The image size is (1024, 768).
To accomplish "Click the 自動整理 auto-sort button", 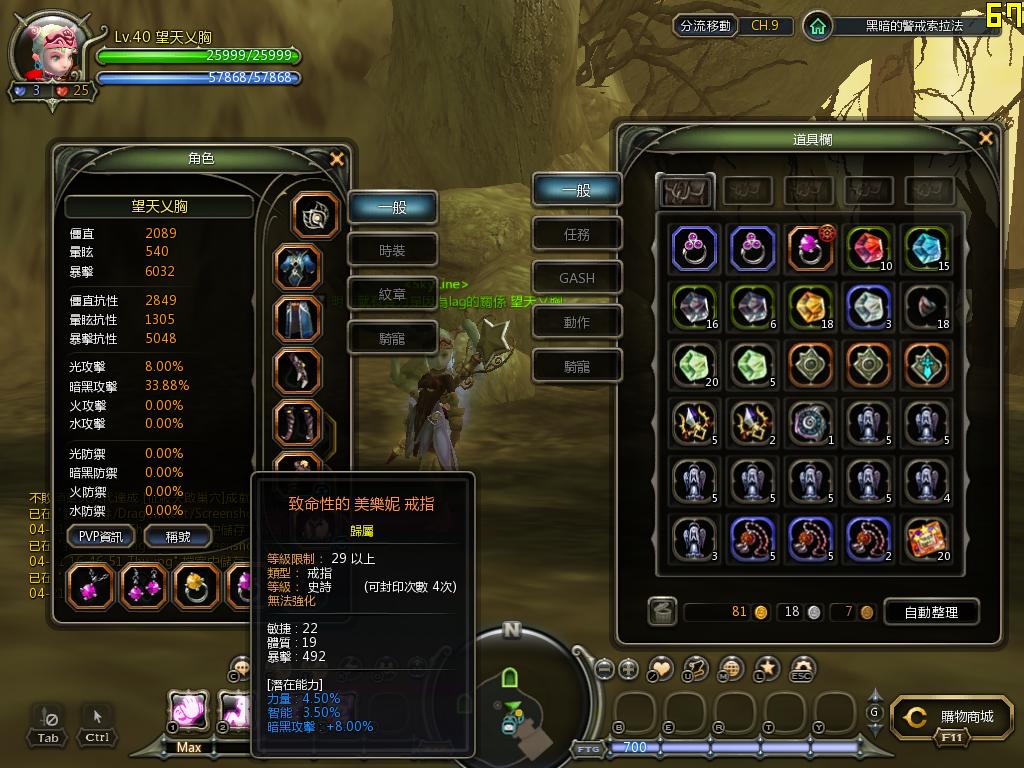I will (x=930, y=612).
